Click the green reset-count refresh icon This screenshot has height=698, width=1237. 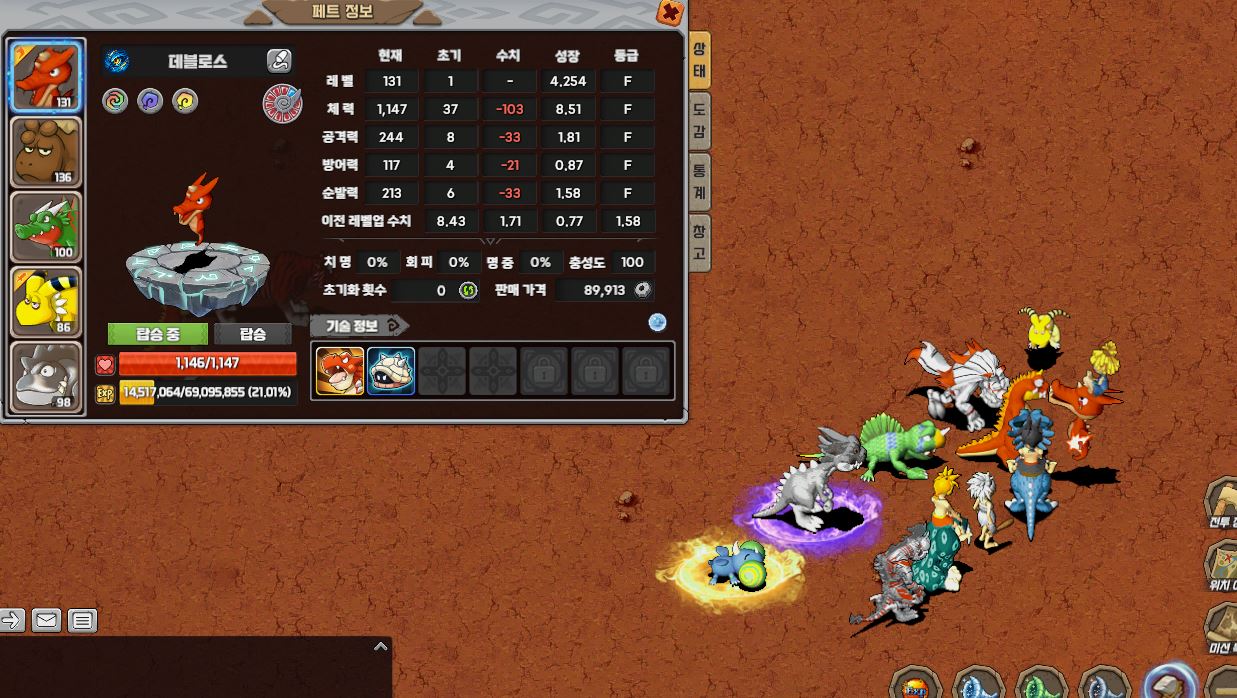coord(468,291)
